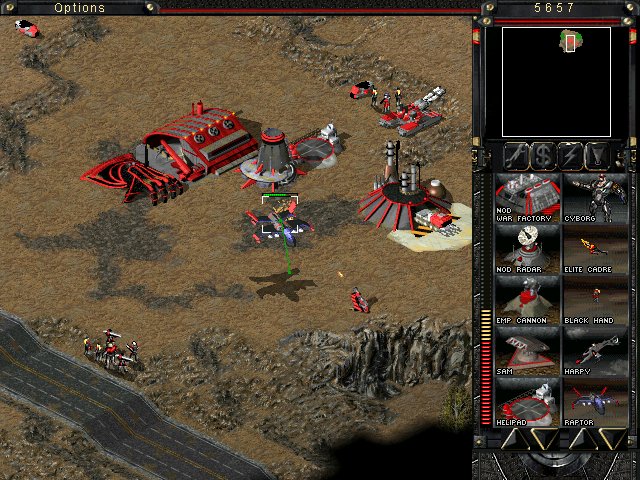Toggle sell mode with the dollar icon
The width and height of the screenshot is (640, 480).
[543, 156]
